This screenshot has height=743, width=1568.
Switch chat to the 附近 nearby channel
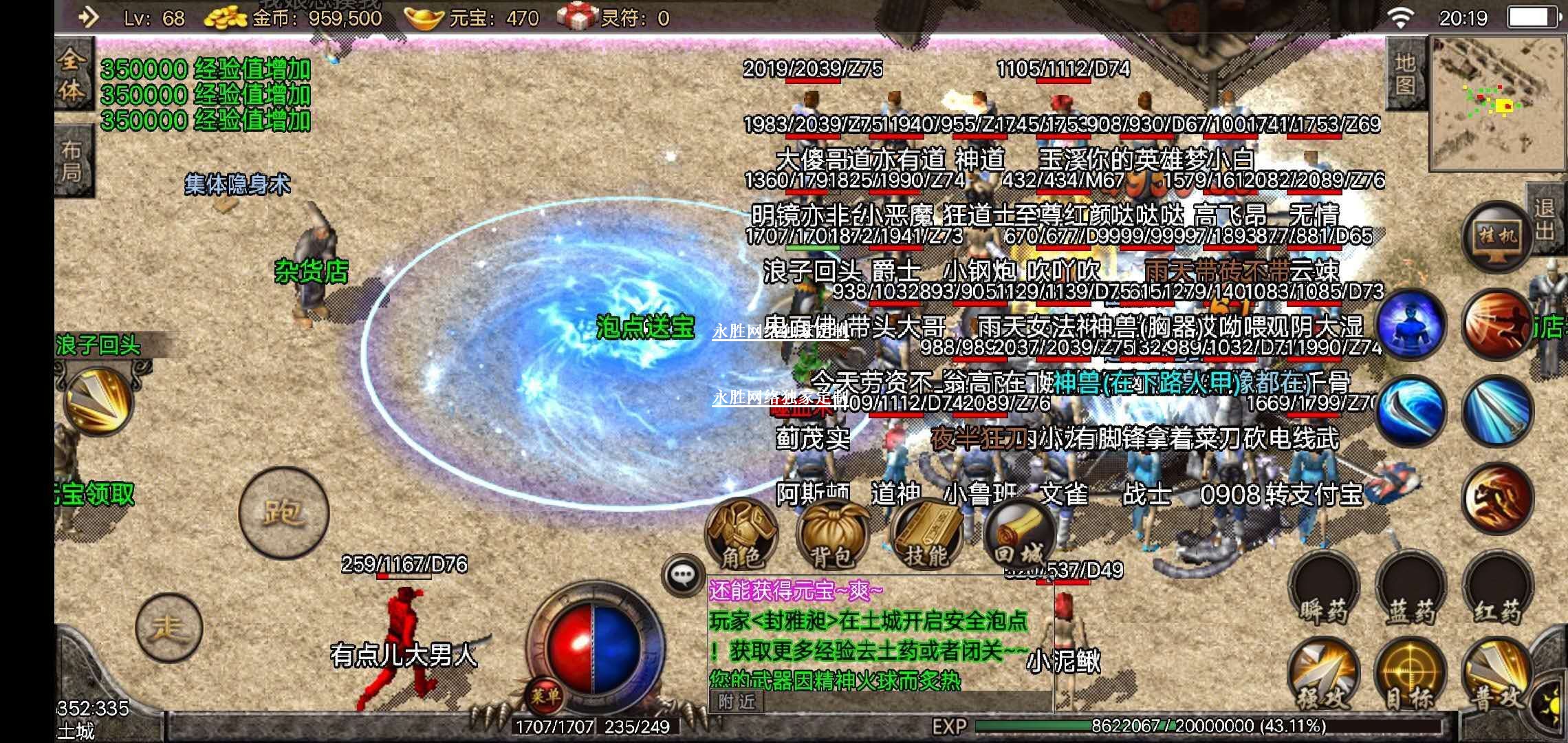(x=737, y=701)
